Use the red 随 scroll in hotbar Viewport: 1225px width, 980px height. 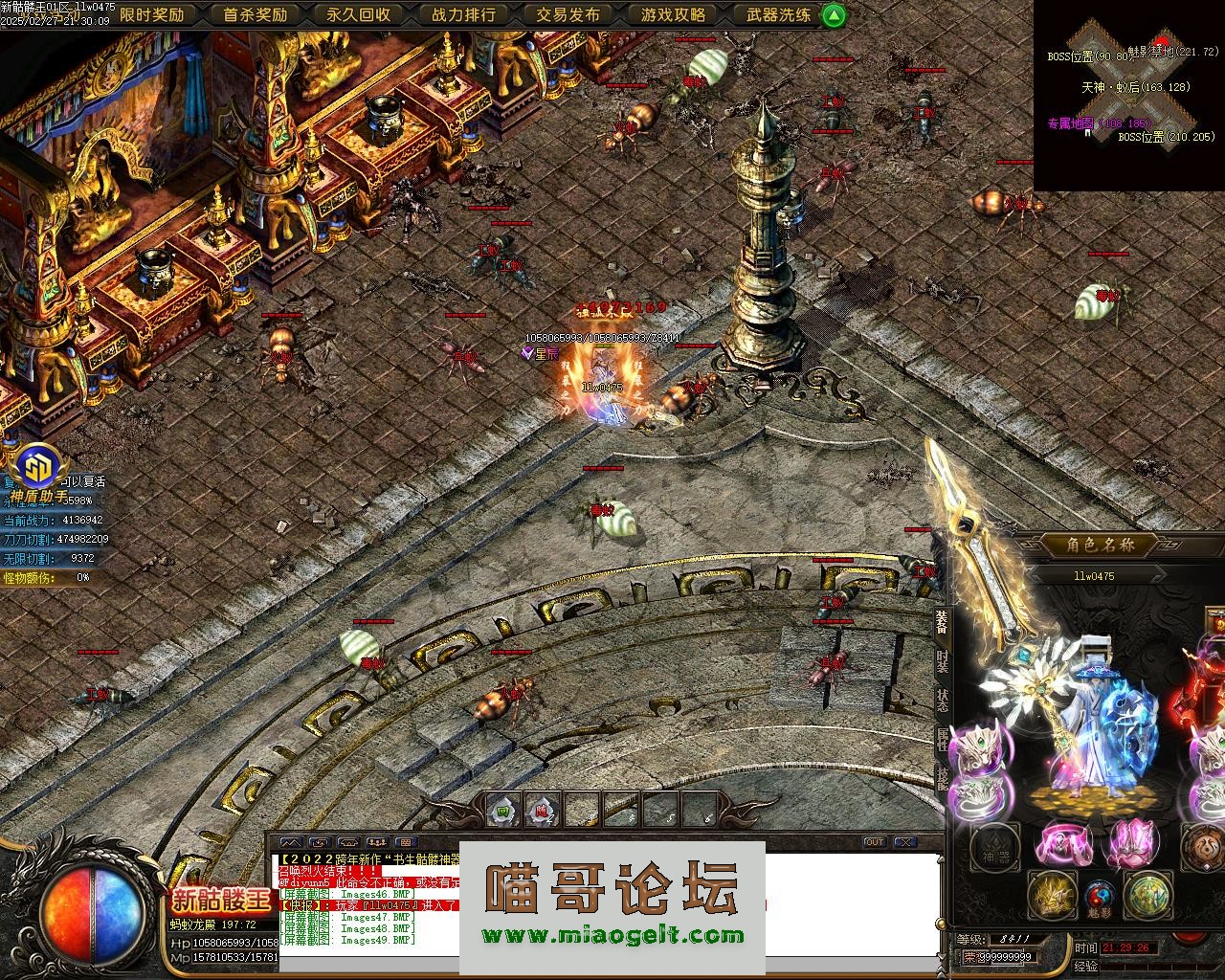542,811
